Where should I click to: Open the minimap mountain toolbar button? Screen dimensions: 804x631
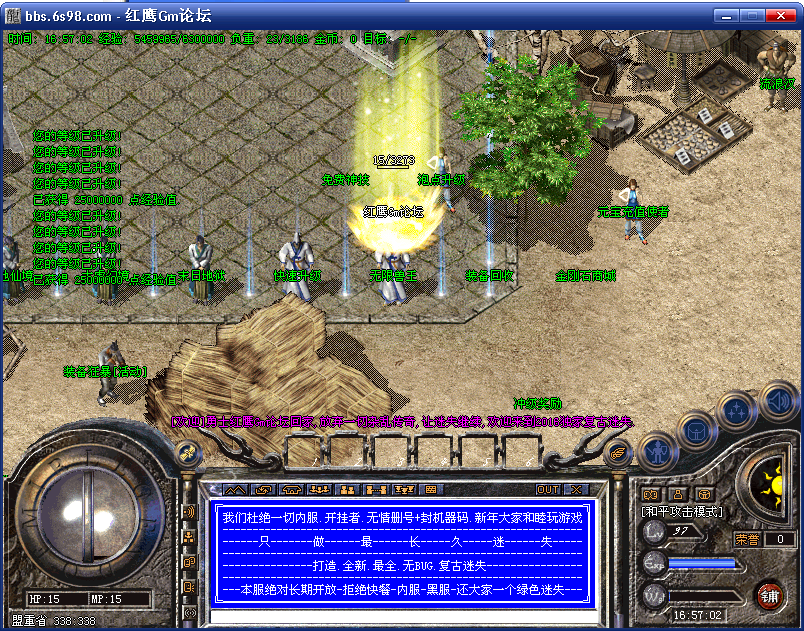(234, 490)
